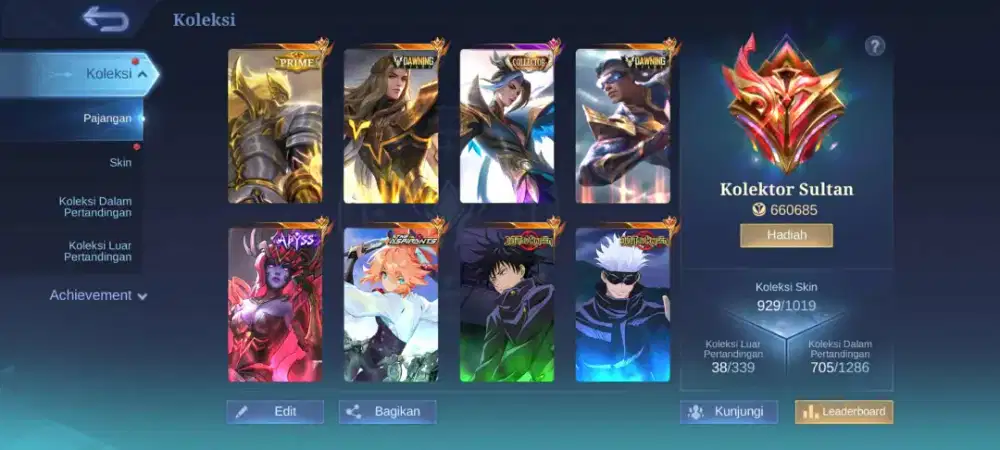Click the Edit button
The image size is (1000, 450).
pos(275,412)
